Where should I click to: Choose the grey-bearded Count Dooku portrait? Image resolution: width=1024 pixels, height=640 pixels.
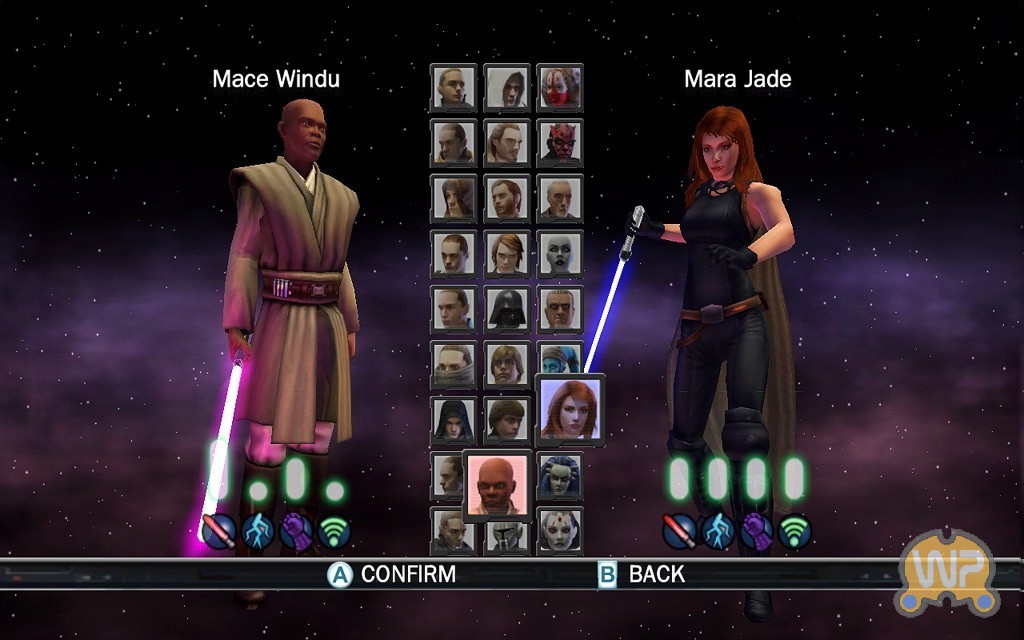pos(560,198)
